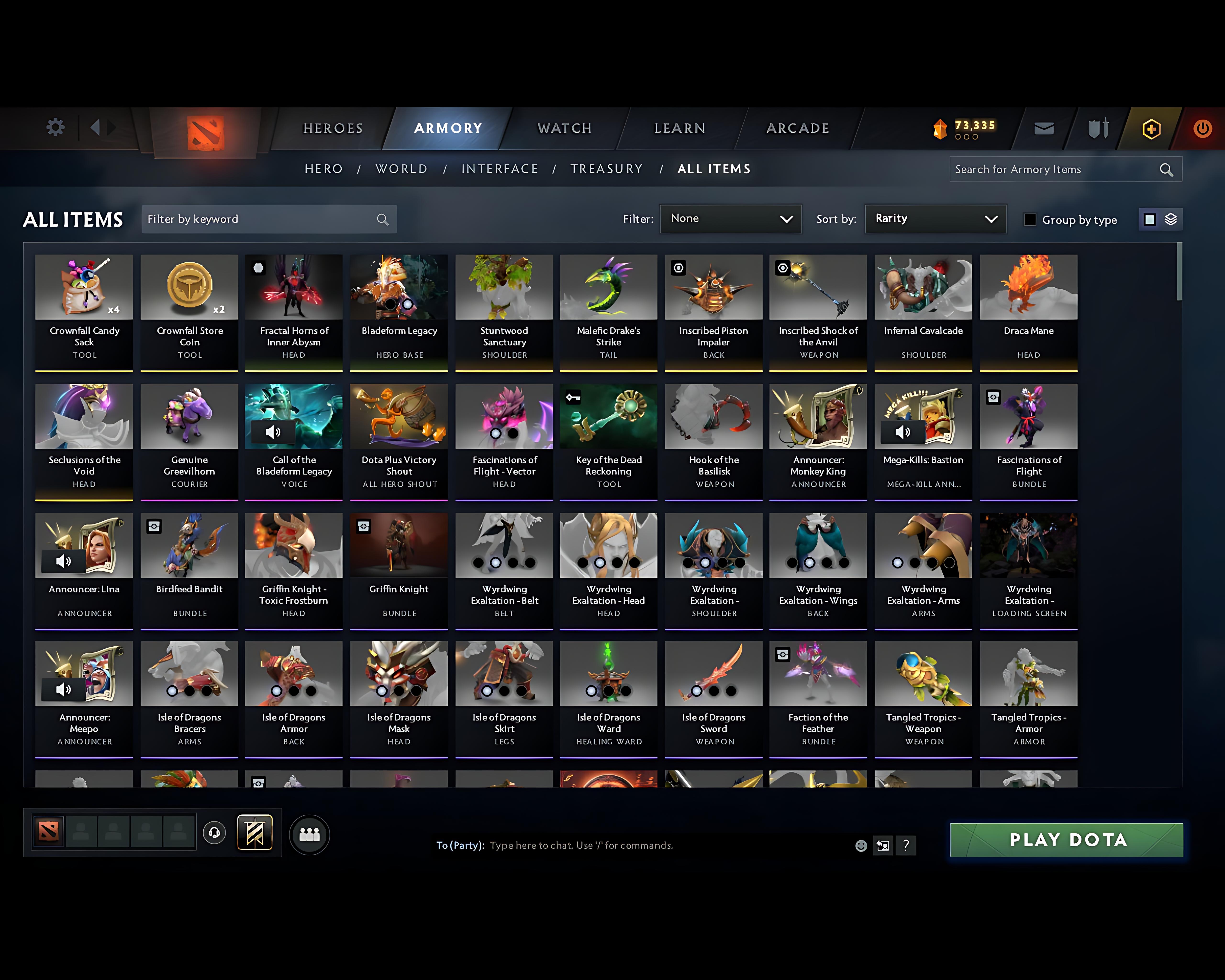Open the Sort by Rarity dropdown

point(935,219)
